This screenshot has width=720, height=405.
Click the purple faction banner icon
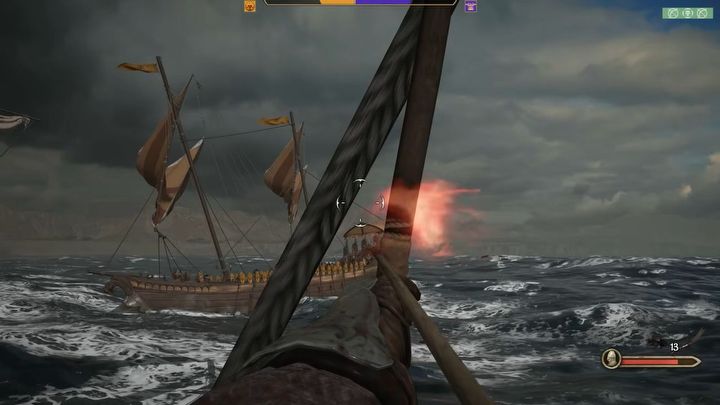[470, 6]
